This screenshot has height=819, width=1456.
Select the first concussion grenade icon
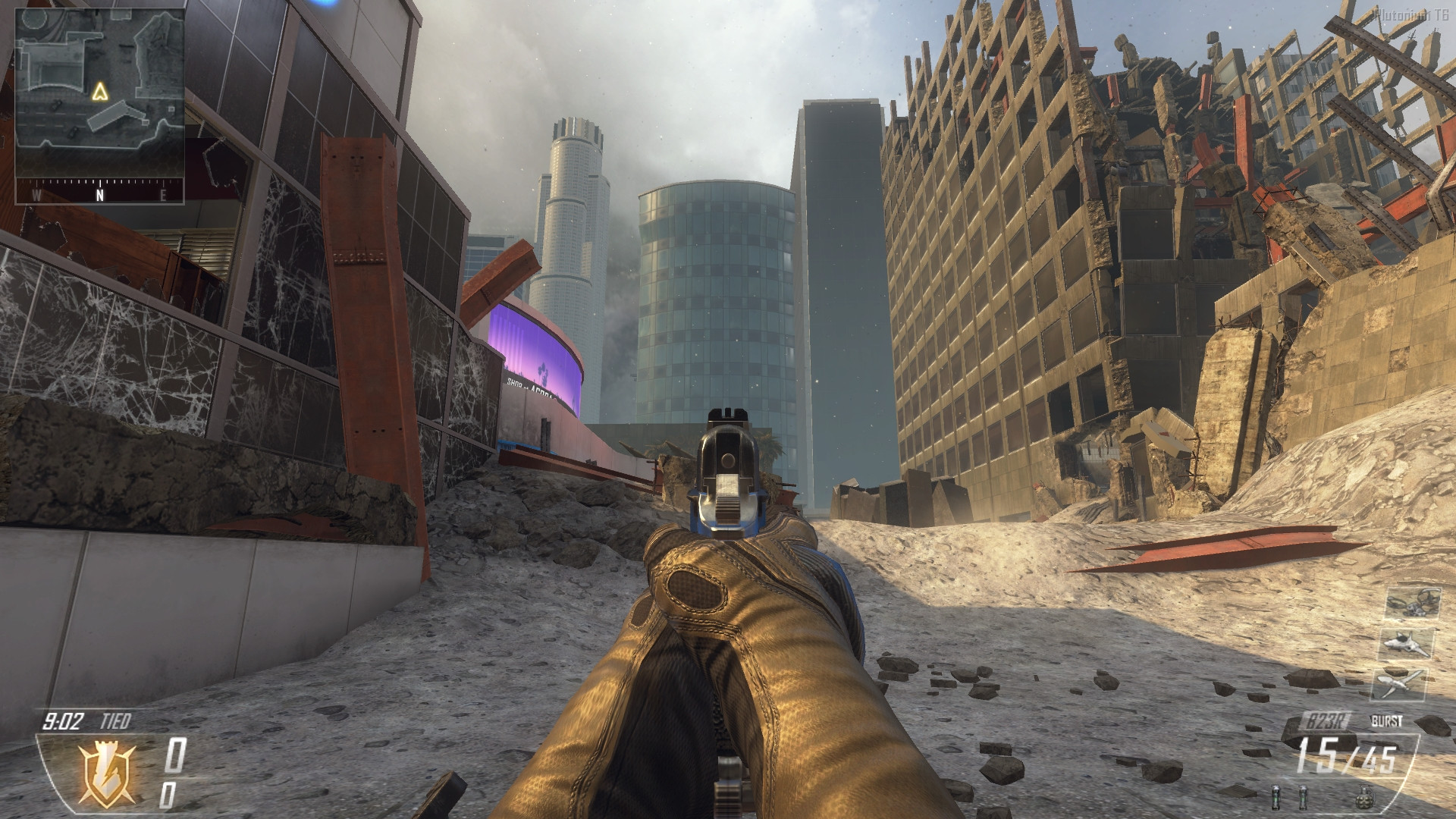1276,798
